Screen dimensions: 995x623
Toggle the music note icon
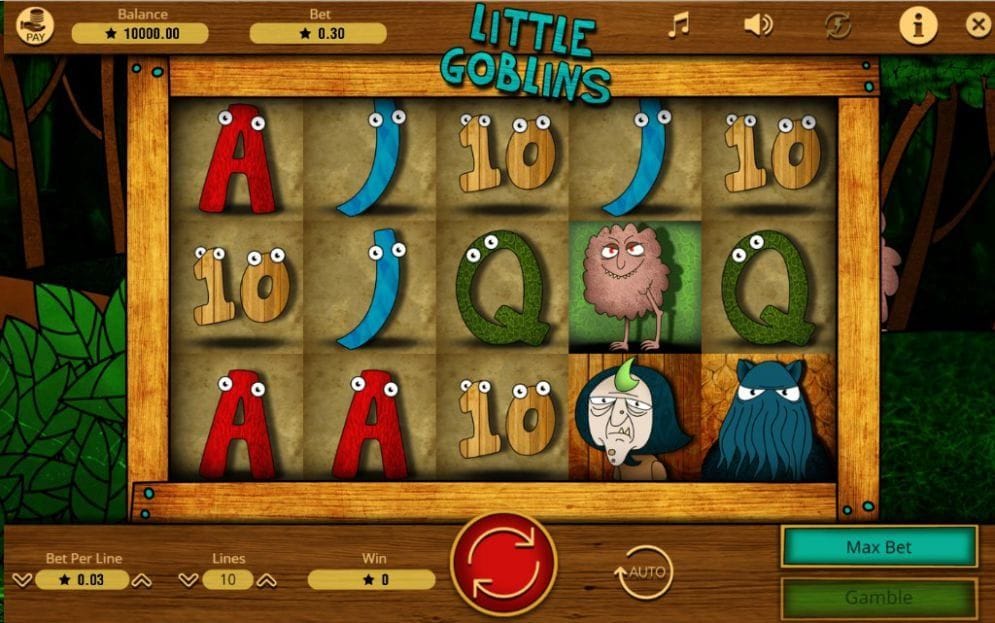(x=679, y=25)
